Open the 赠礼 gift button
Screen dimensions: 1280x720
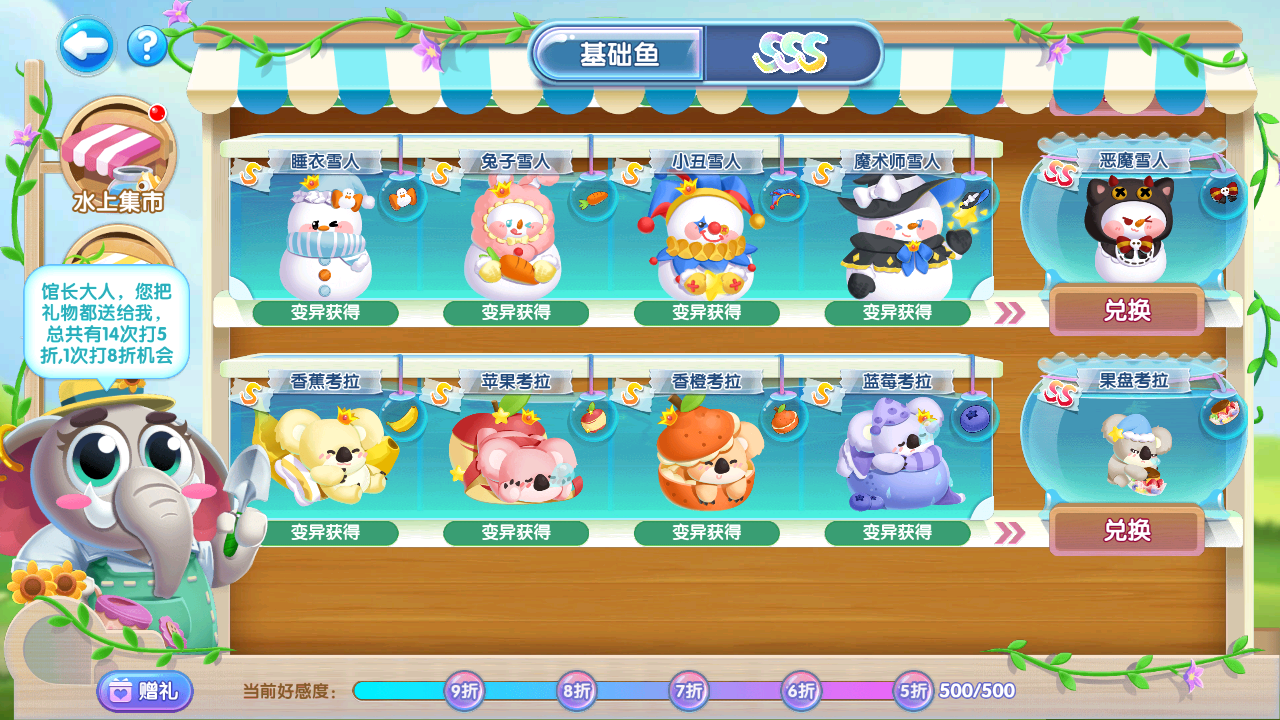(145, 691)
